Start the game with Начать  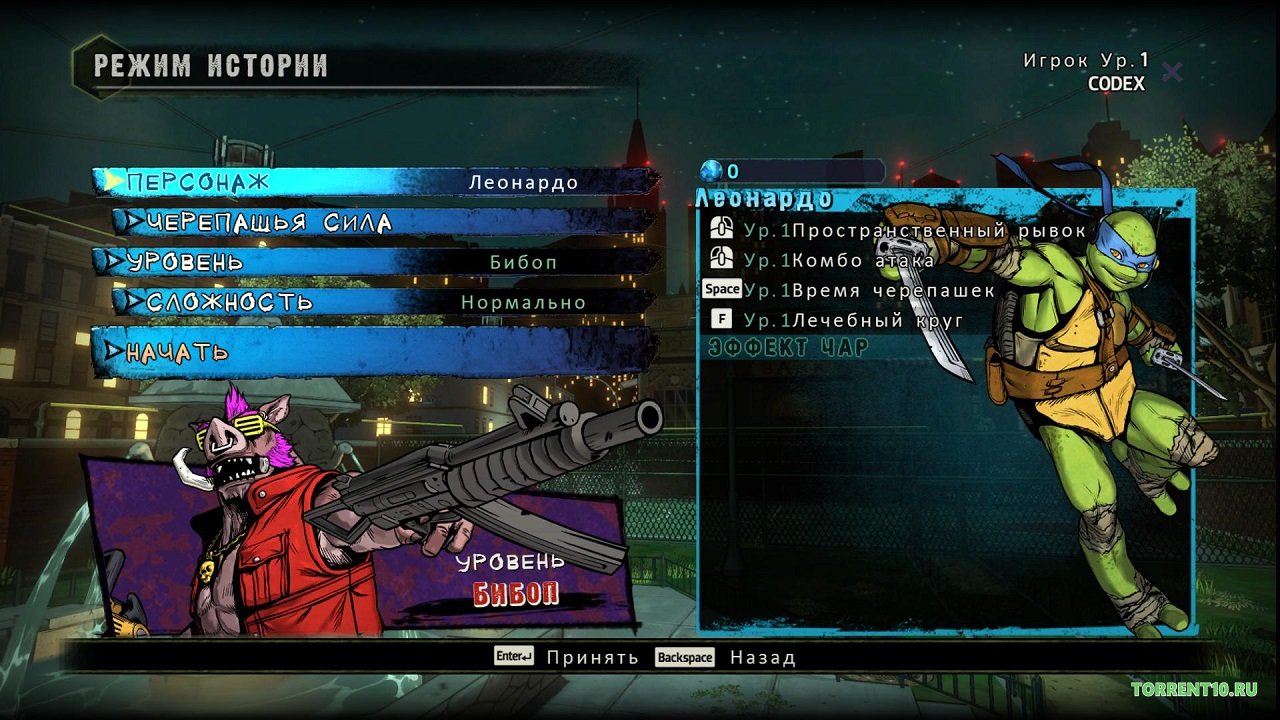point(375,351)
